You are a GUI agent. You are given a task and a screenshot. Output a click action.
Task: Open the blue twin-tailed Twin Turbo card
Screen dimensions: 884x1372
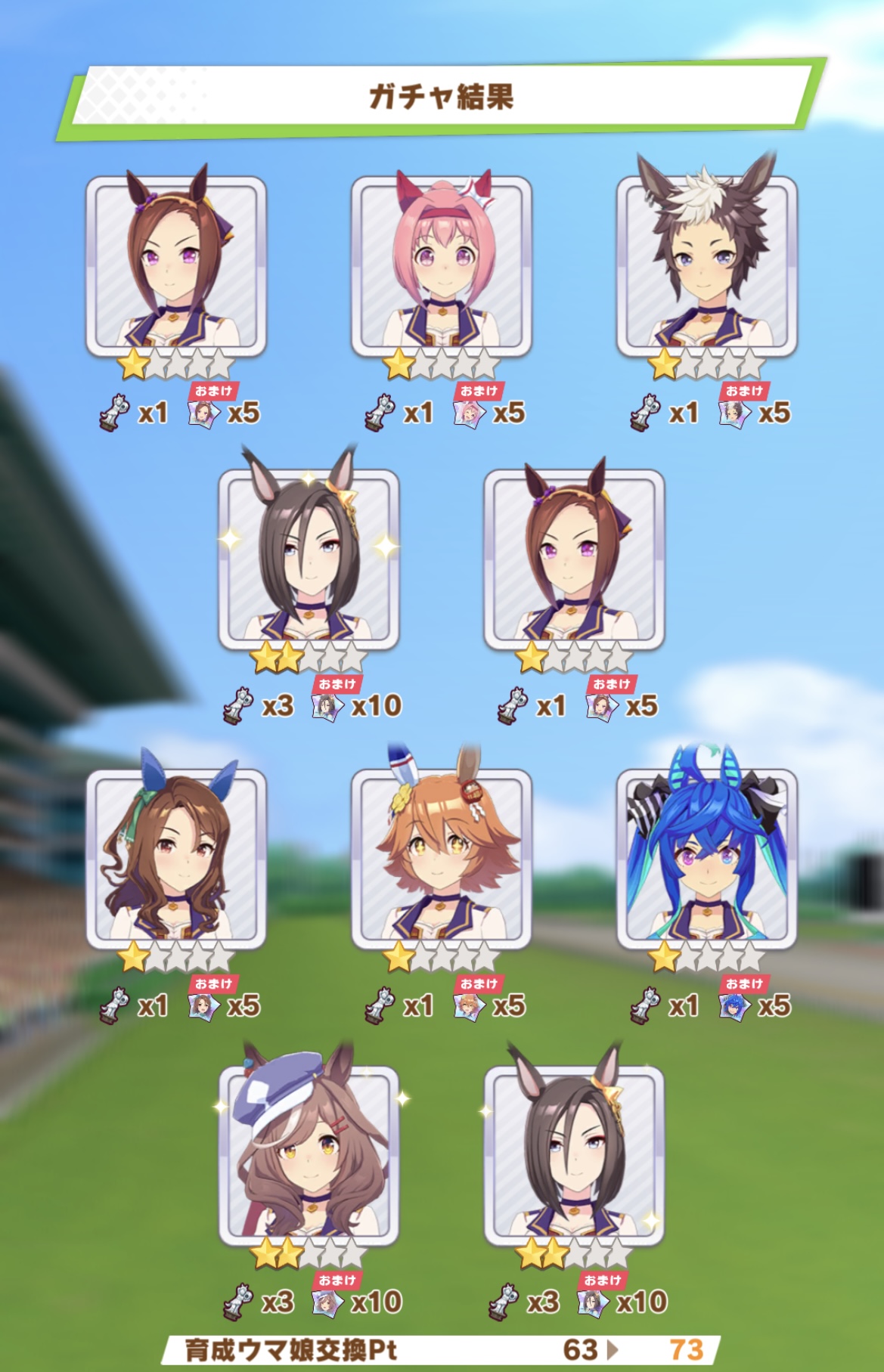707,859
